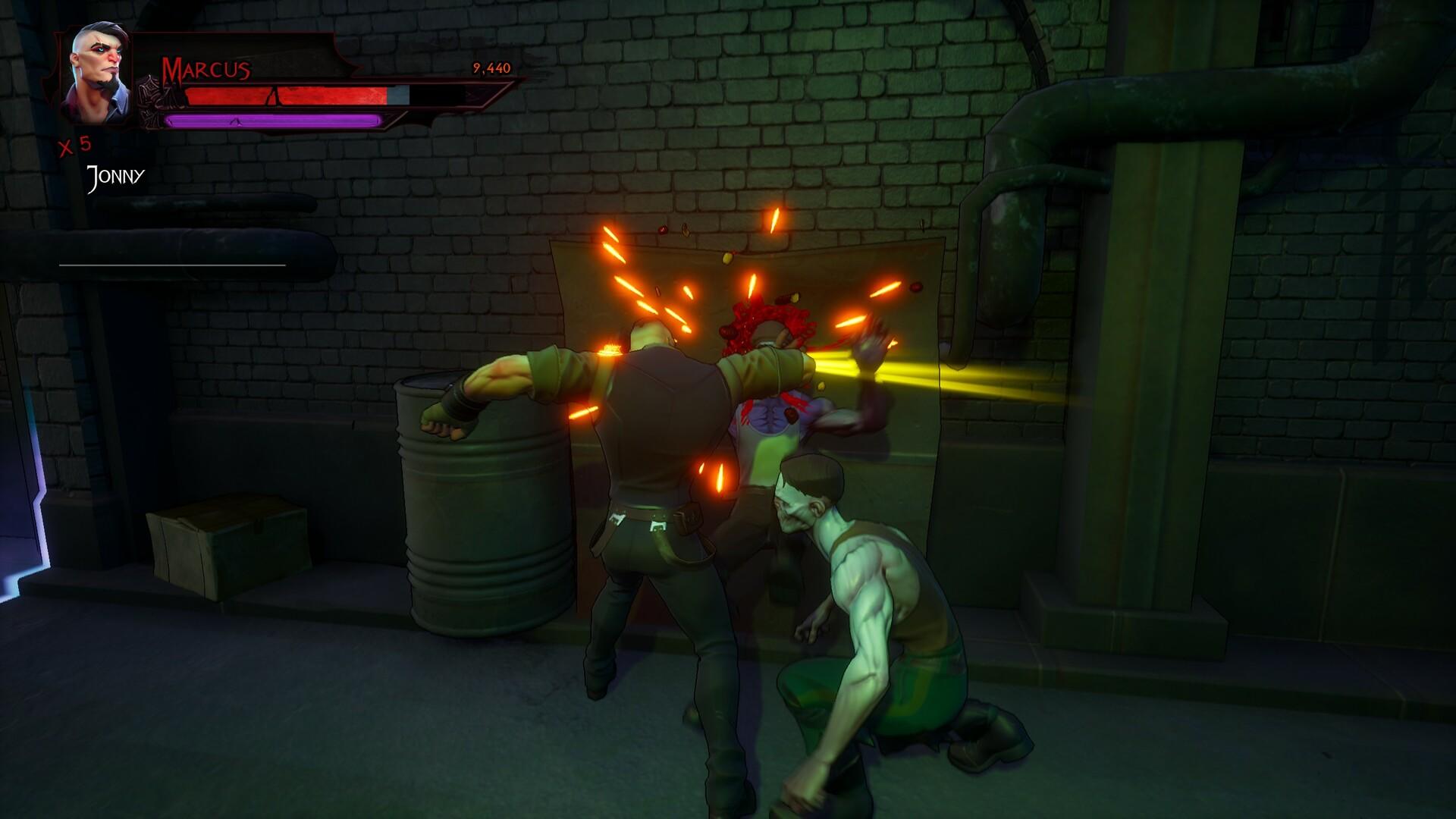Viewport: 1456px width, 819px height.
Task: Click Marcus's character portrait
Action: 97,76
